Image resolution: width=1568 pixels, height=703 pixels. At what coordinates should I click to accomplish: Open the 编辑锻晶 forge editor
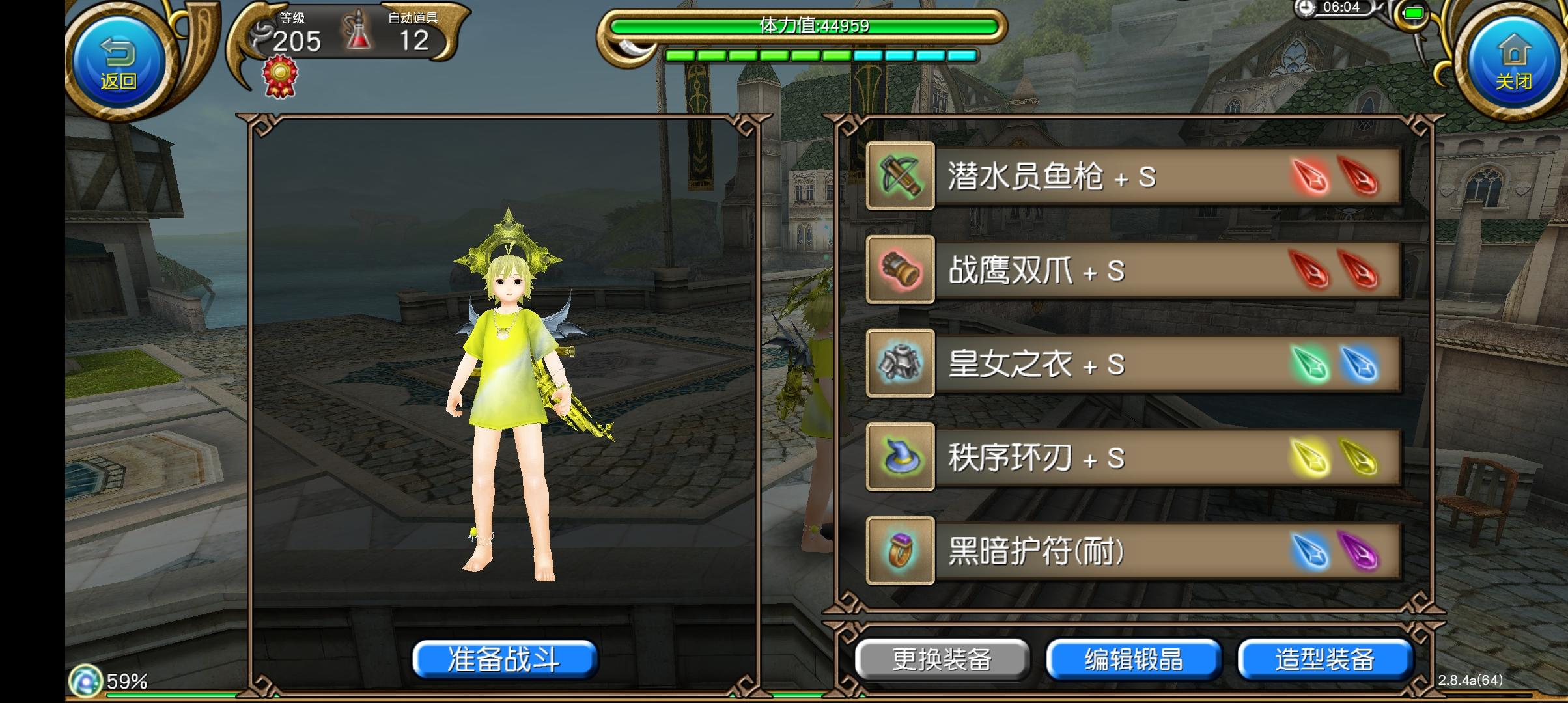[x=1133, y=659]
